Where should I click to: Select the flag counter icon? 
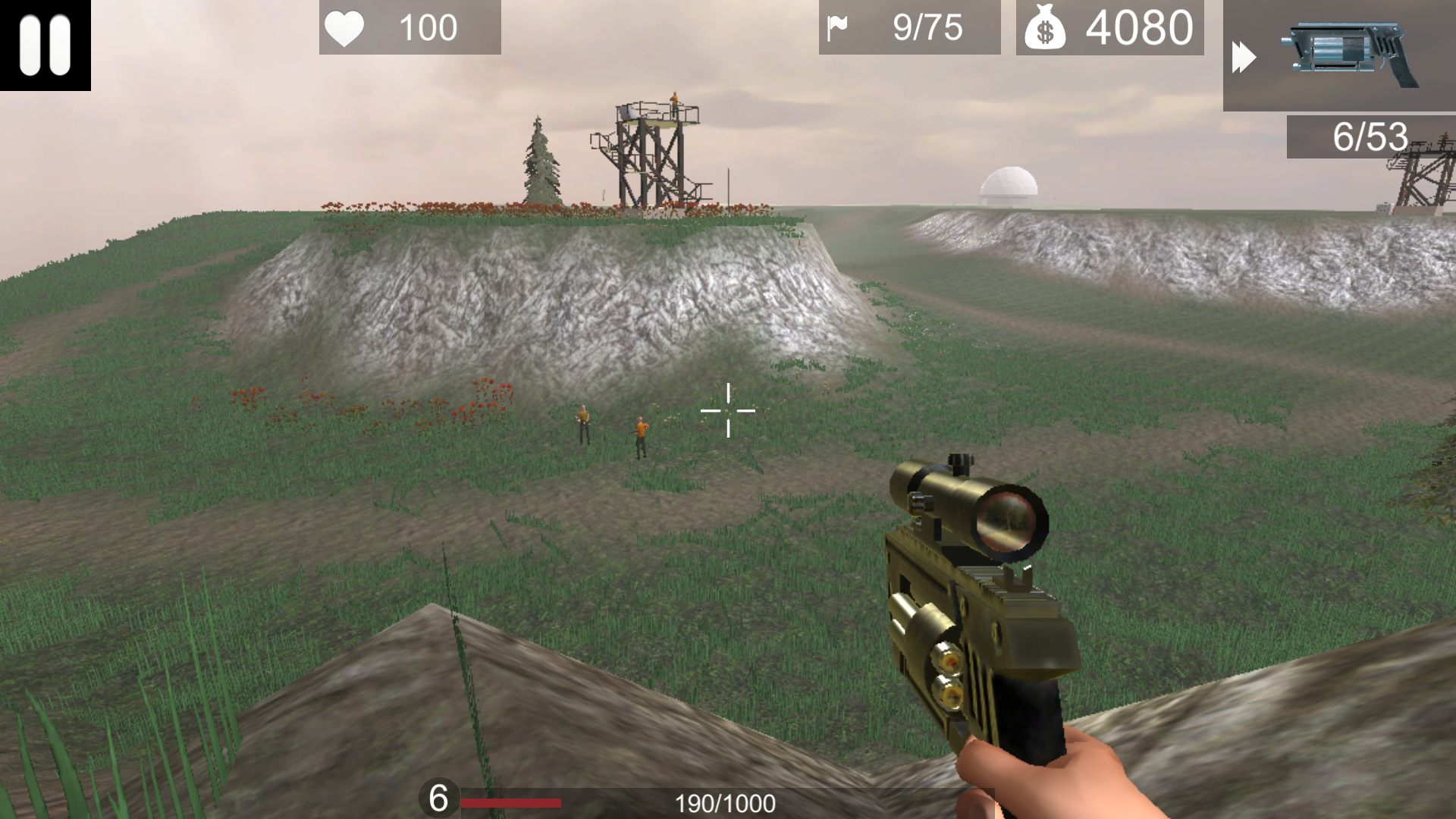838,28
